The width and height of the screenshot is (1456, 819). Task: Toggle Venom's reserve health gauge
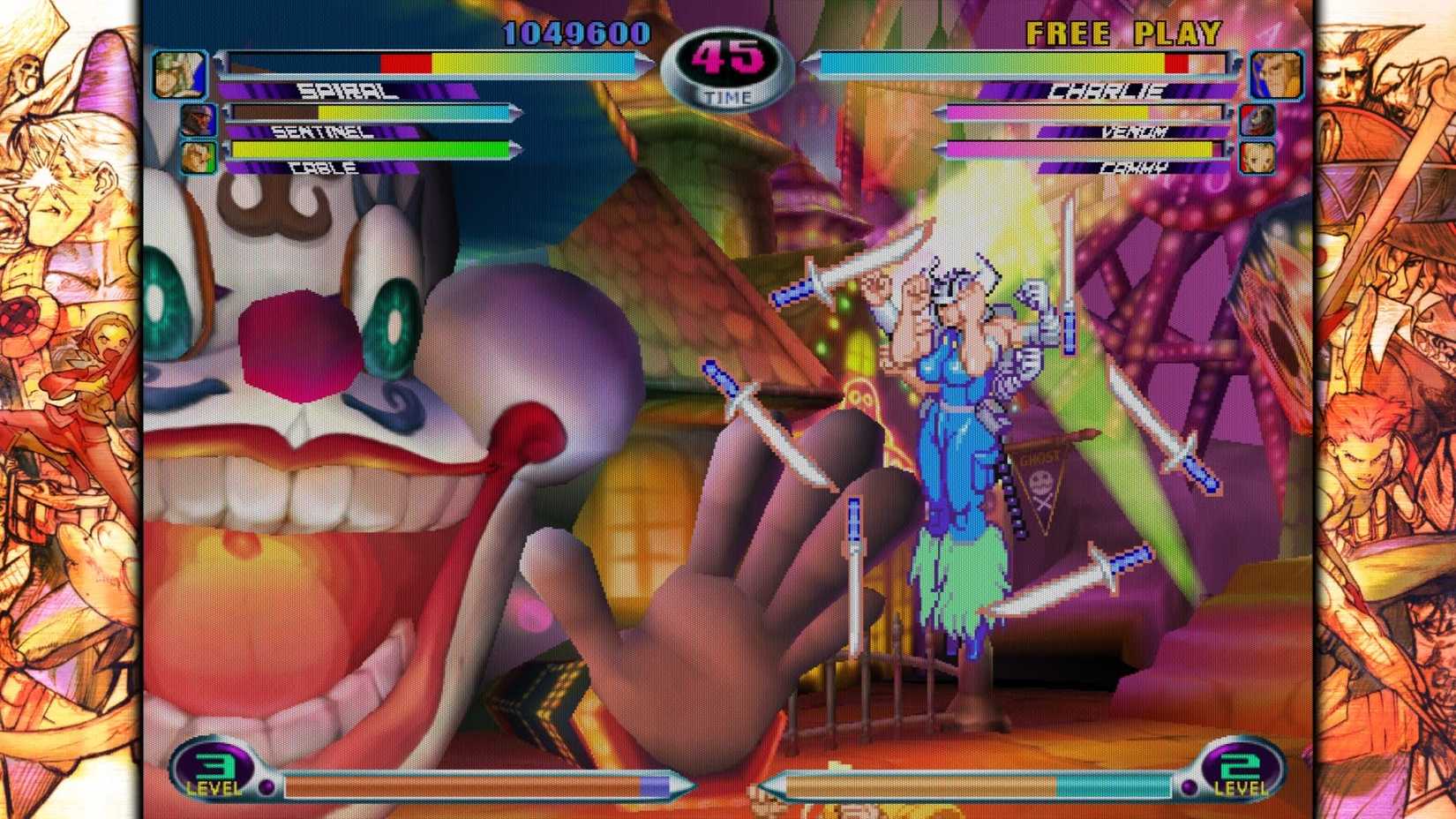click(1081, 110)
